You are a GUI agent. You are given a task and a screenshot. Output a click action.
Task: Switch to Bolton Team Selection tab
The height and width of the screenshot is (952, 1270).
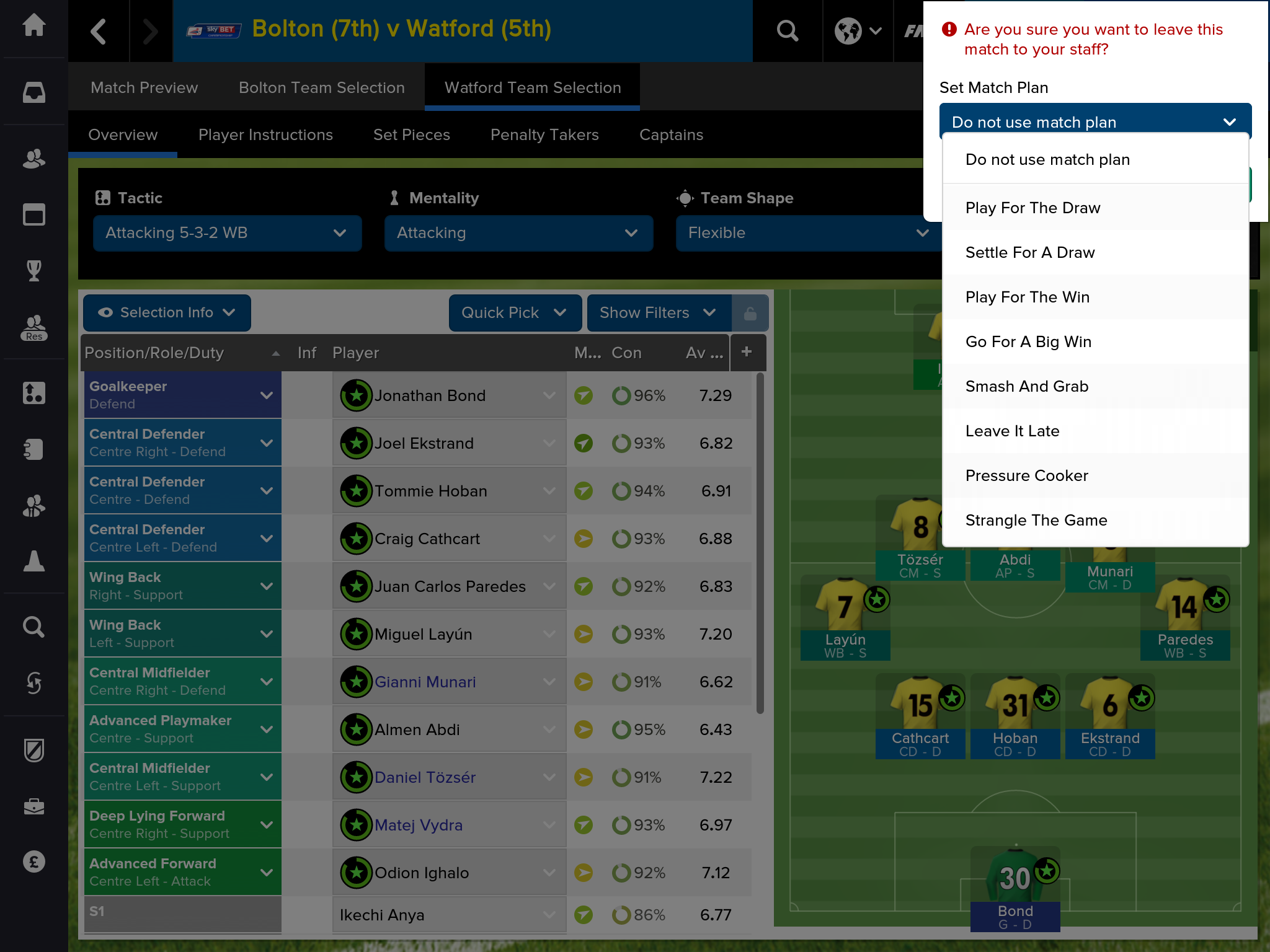click(321, 87)
